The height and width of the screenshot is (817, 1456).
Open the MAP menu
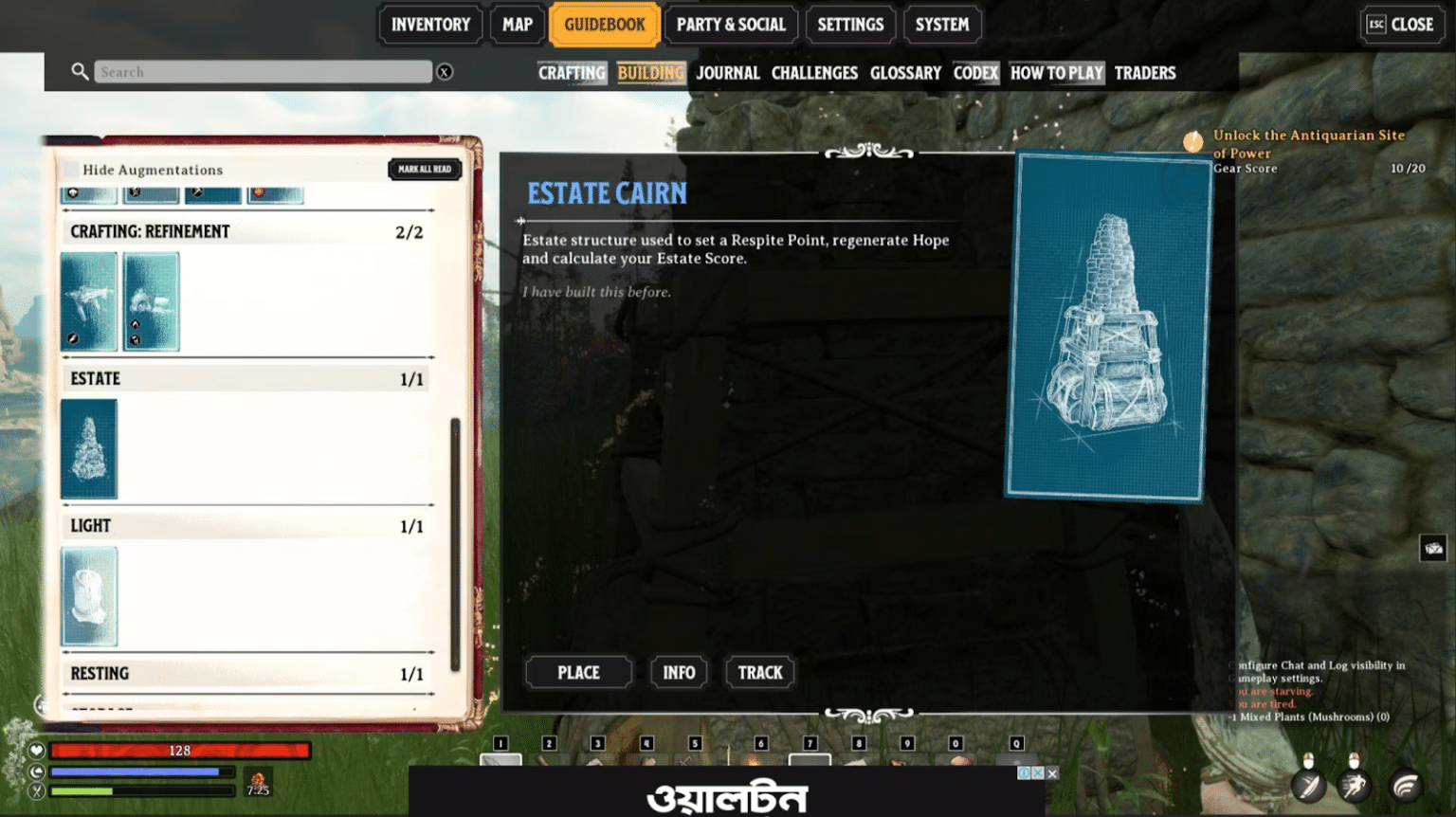517,25
